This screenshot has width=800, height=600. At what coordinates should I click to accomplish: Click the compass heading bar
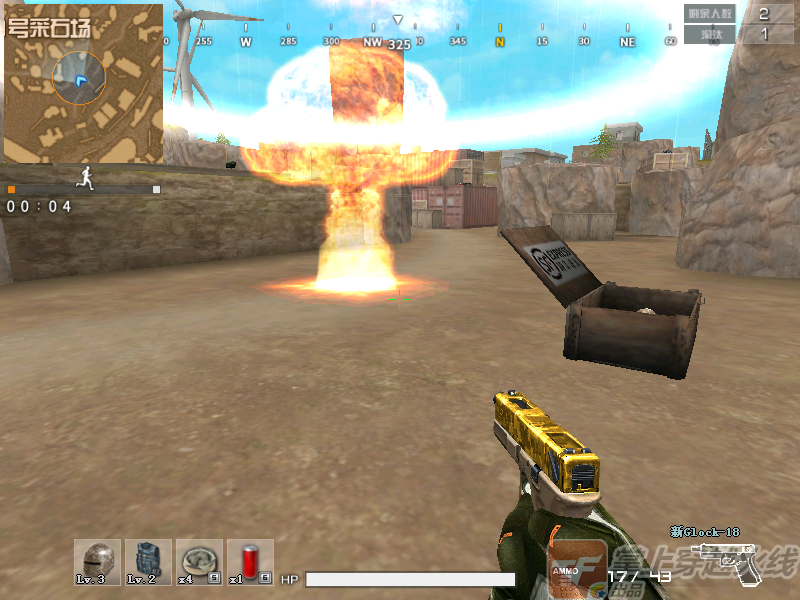pos(420,42)
